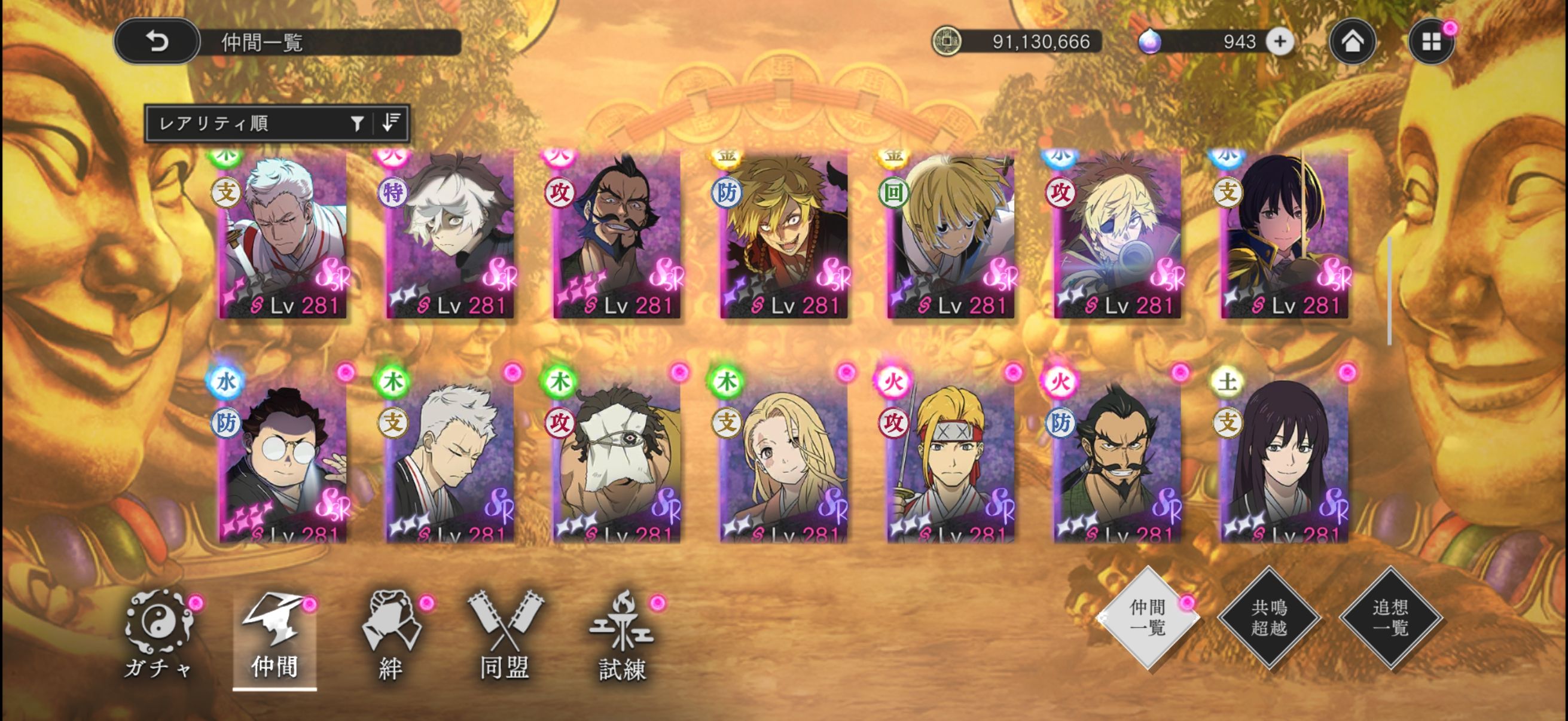1568x721 pixels.
Task: Toggle the sort order arrow icon
Action: pyautogui.click(x=391, y=123)
